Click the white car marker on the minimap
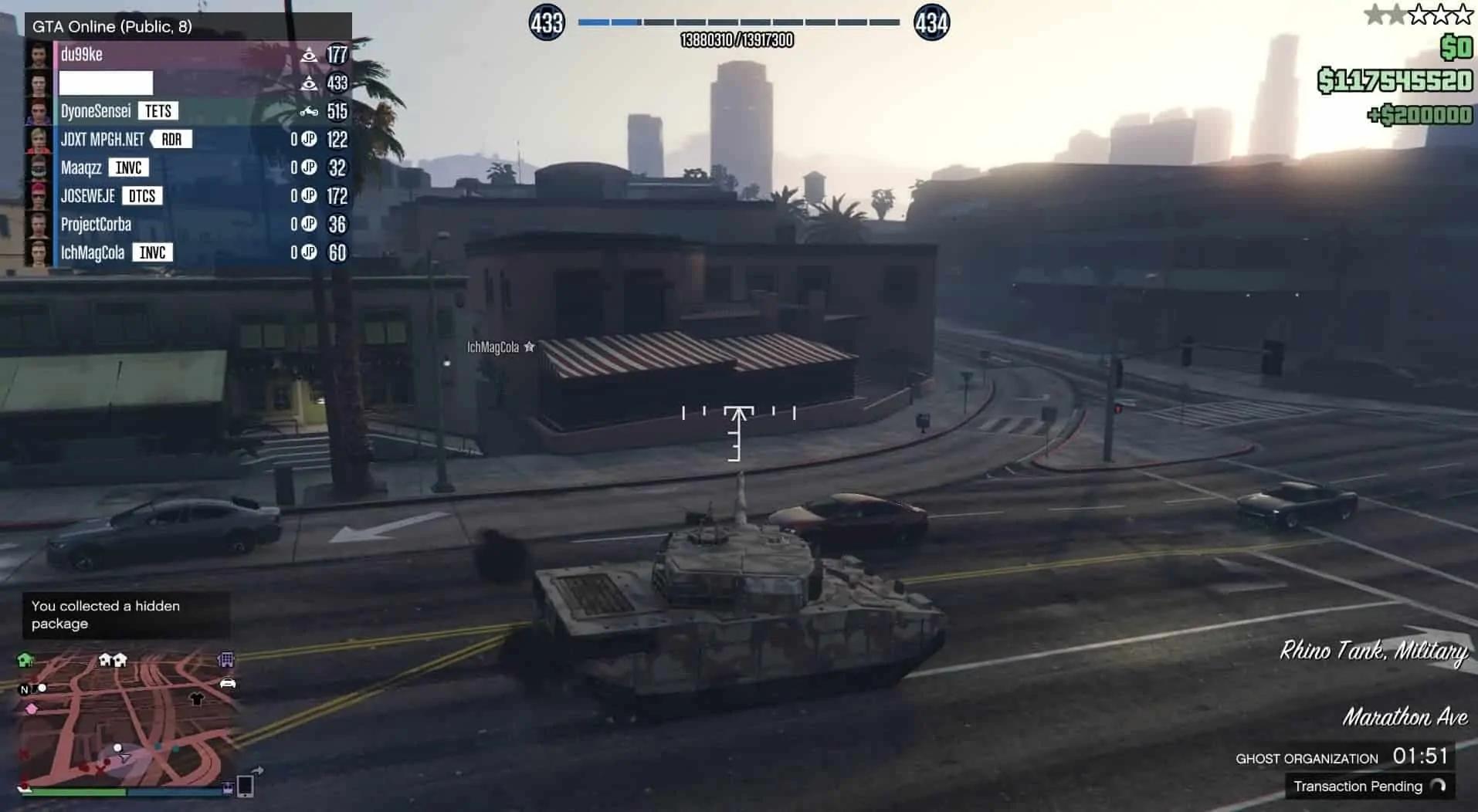The width and height of the screenshot is (1478, 812). click(x=228, y=683)
